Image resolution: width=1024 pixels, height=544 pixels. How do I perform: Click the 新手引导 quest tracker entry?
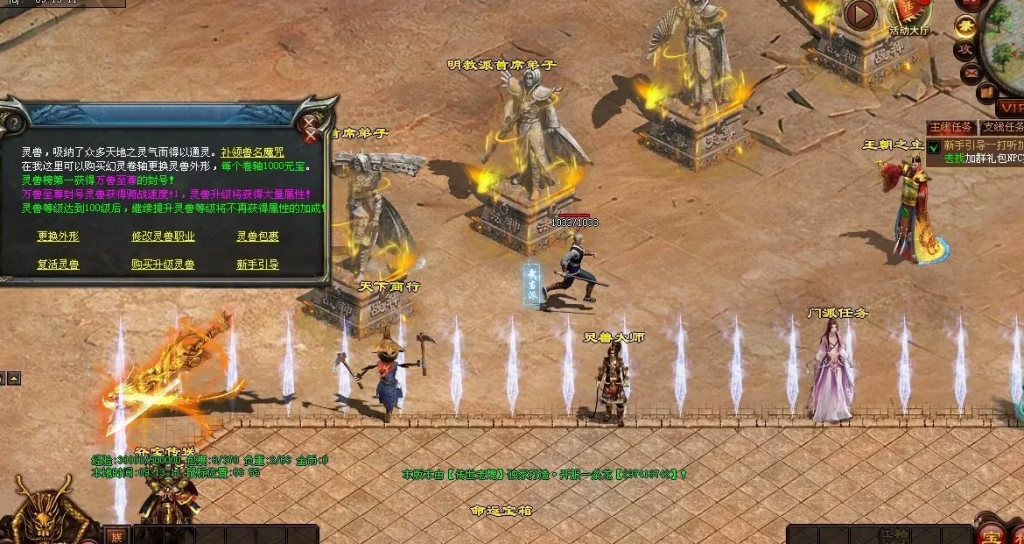tap(981, 146)
